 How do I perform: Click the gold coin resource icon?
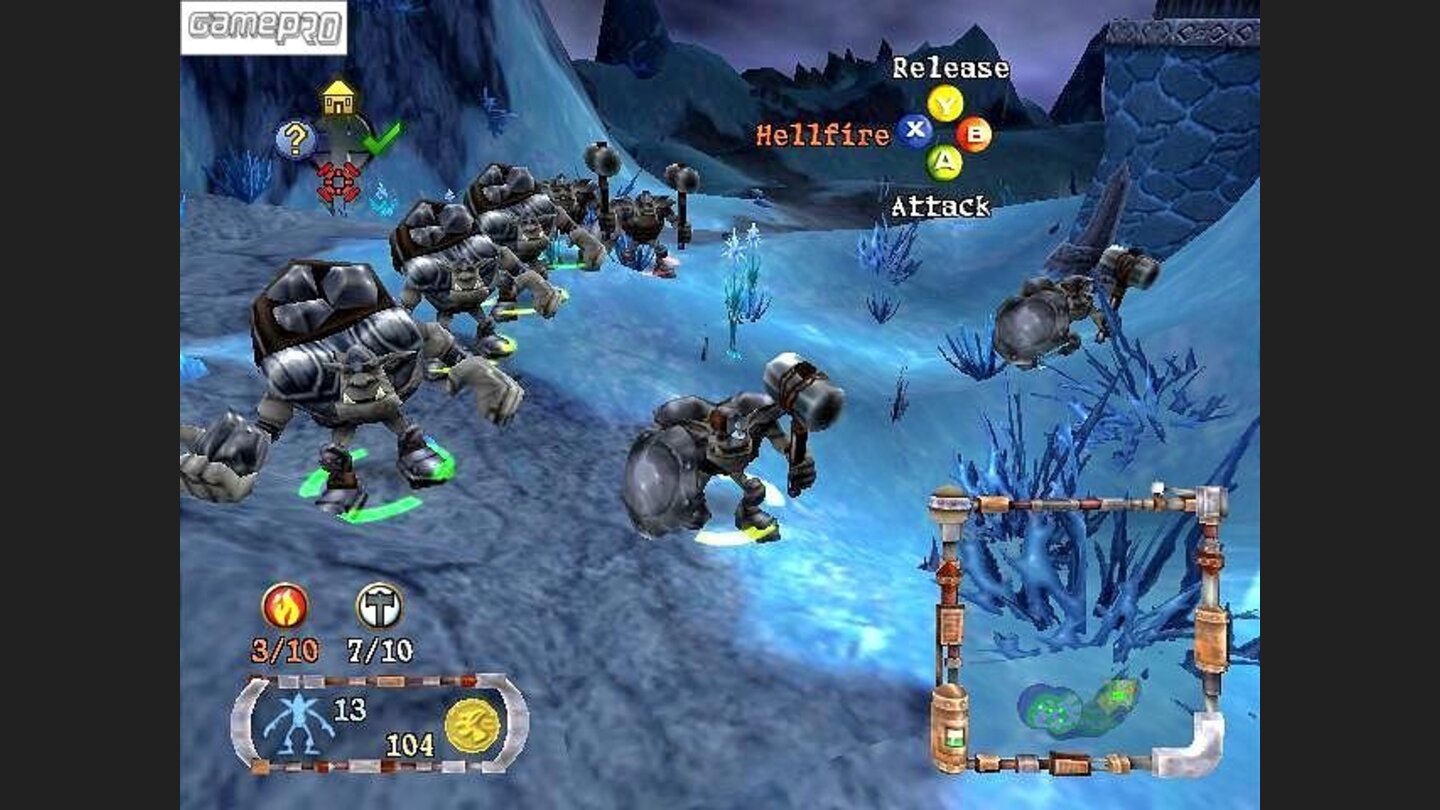pos(472,725)
